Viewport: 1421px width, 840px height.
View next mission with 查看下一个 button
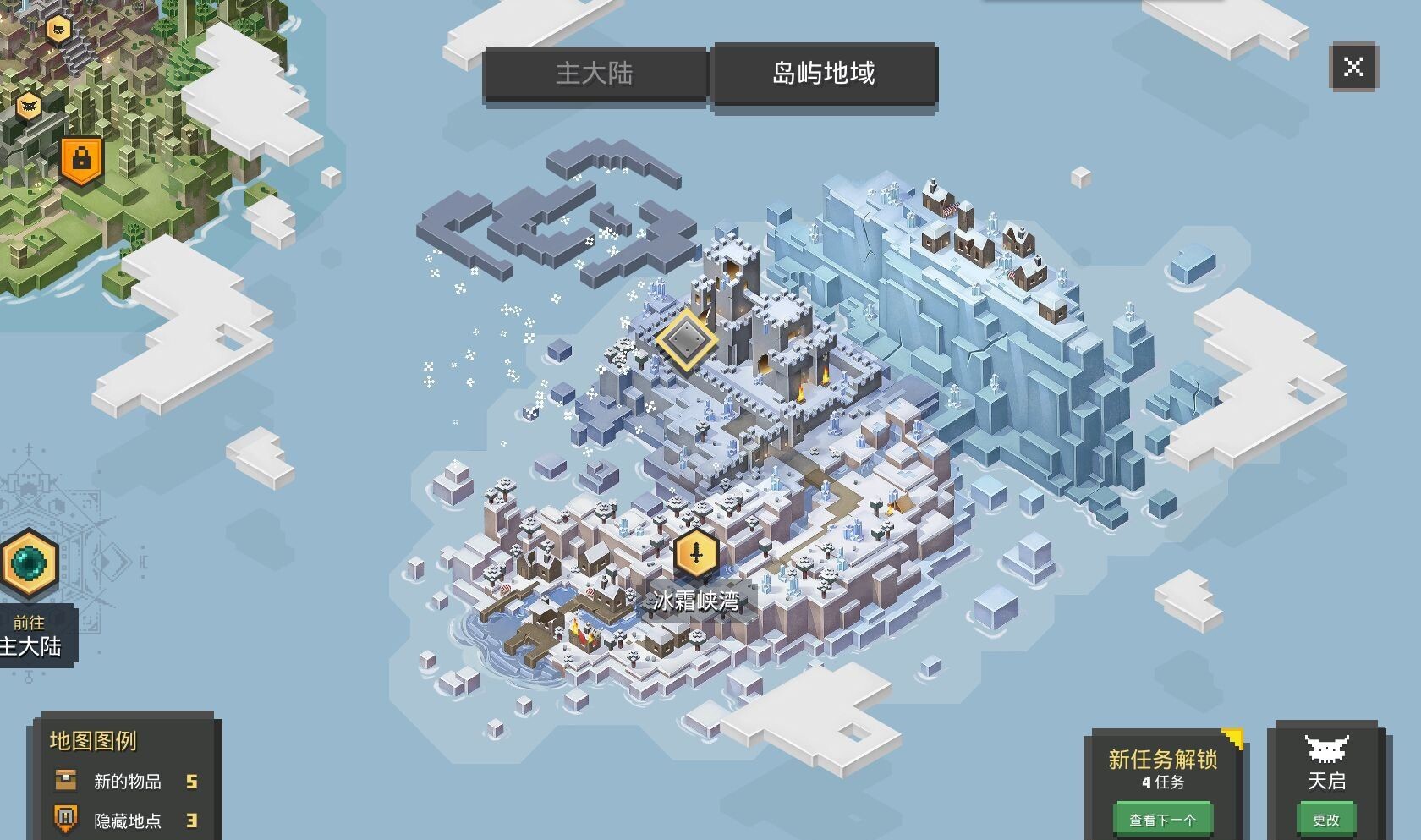1162,819
